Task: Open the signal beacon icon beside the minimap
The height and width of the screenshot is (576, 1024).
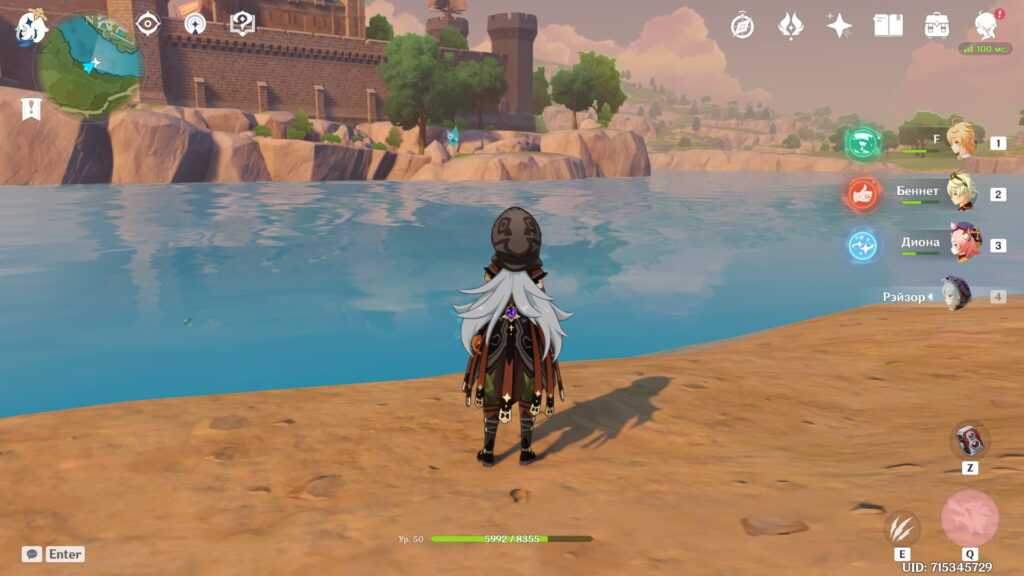Action: [x=195, y=24]
